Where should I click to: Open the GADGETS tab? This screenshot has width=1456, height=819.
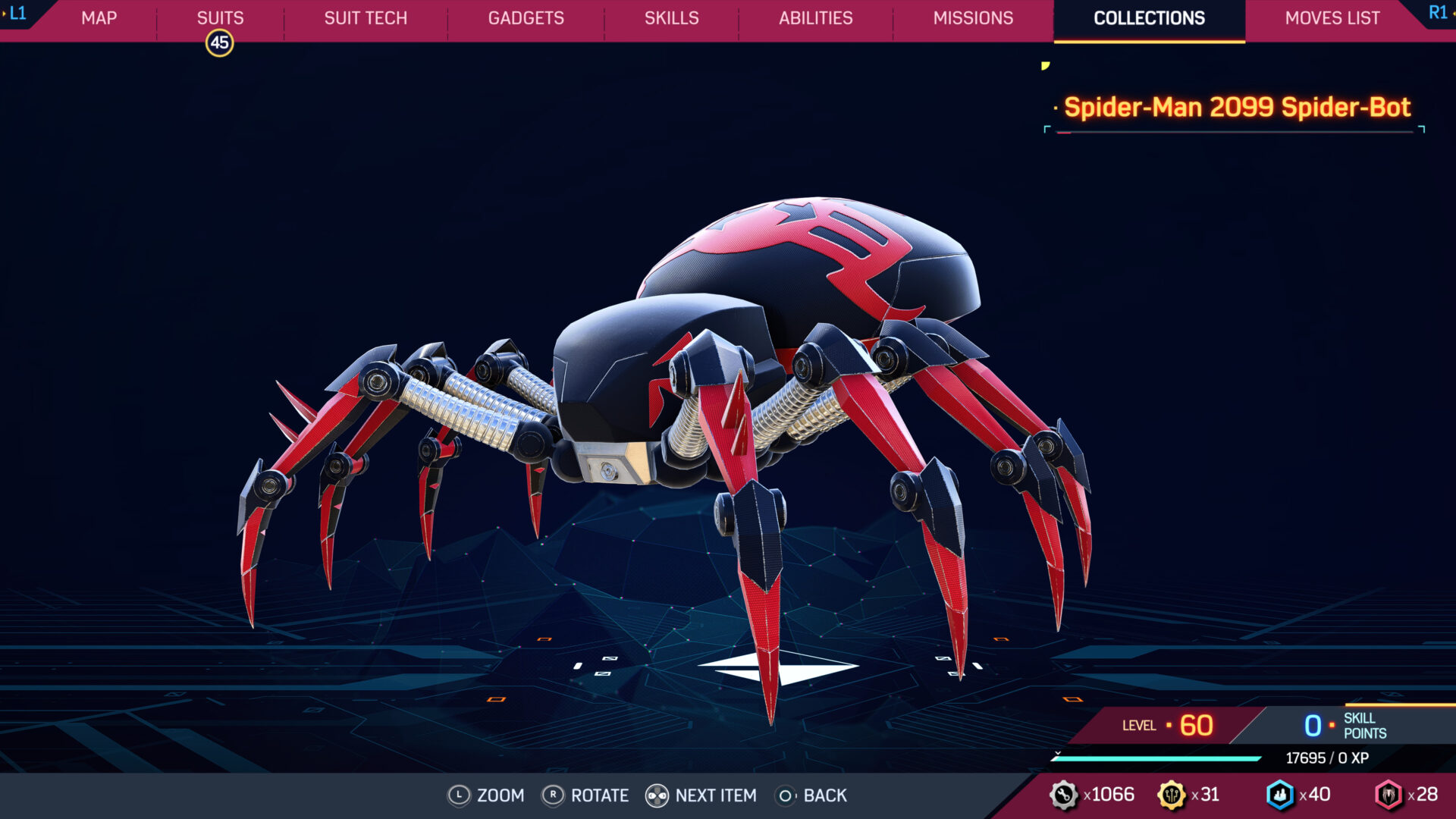point(526,18)
